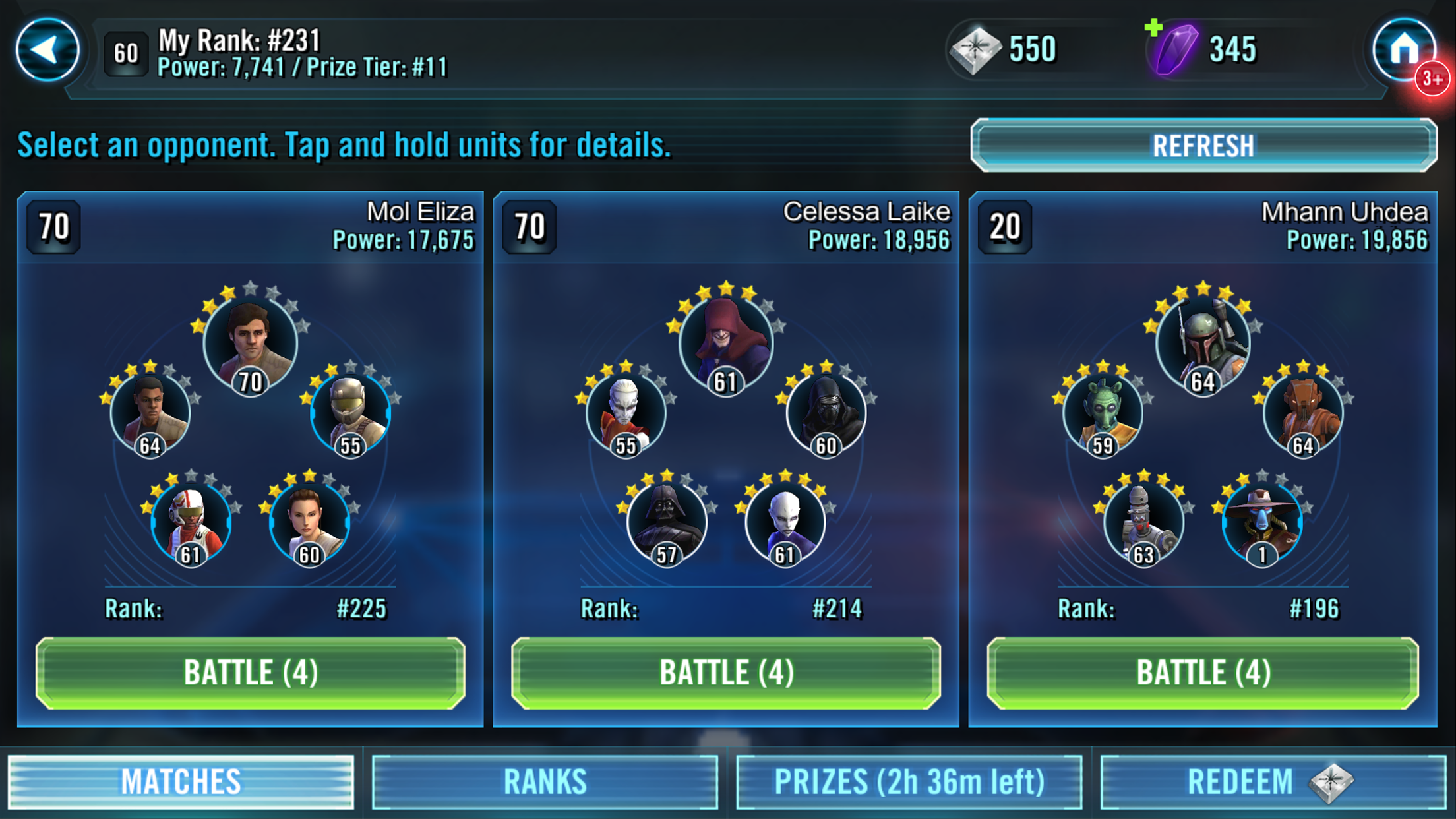Open the Redeem tab
Viewport: 1456px width, 819px height.
(1273, 782)
